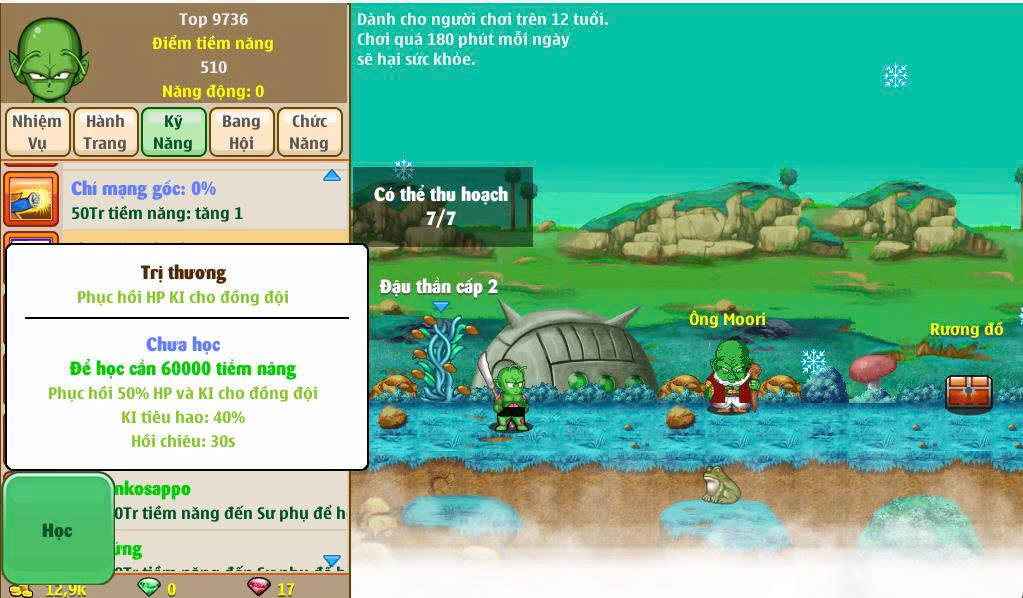
Task: Click the green Học button
Action: pyautogui.click(x=57, y=530)
